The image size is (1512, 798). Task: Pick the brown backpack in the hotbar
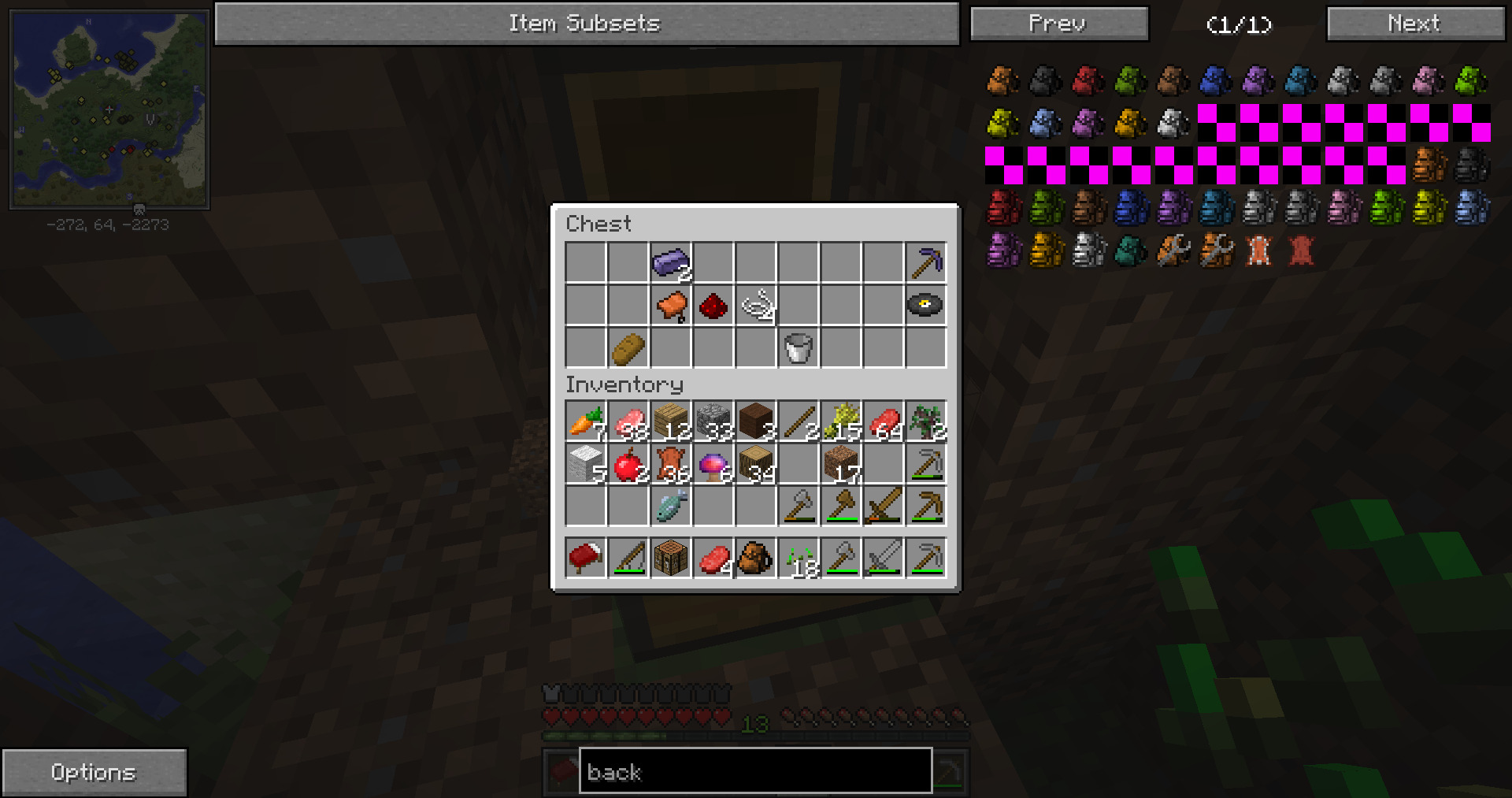click(755, 559)
